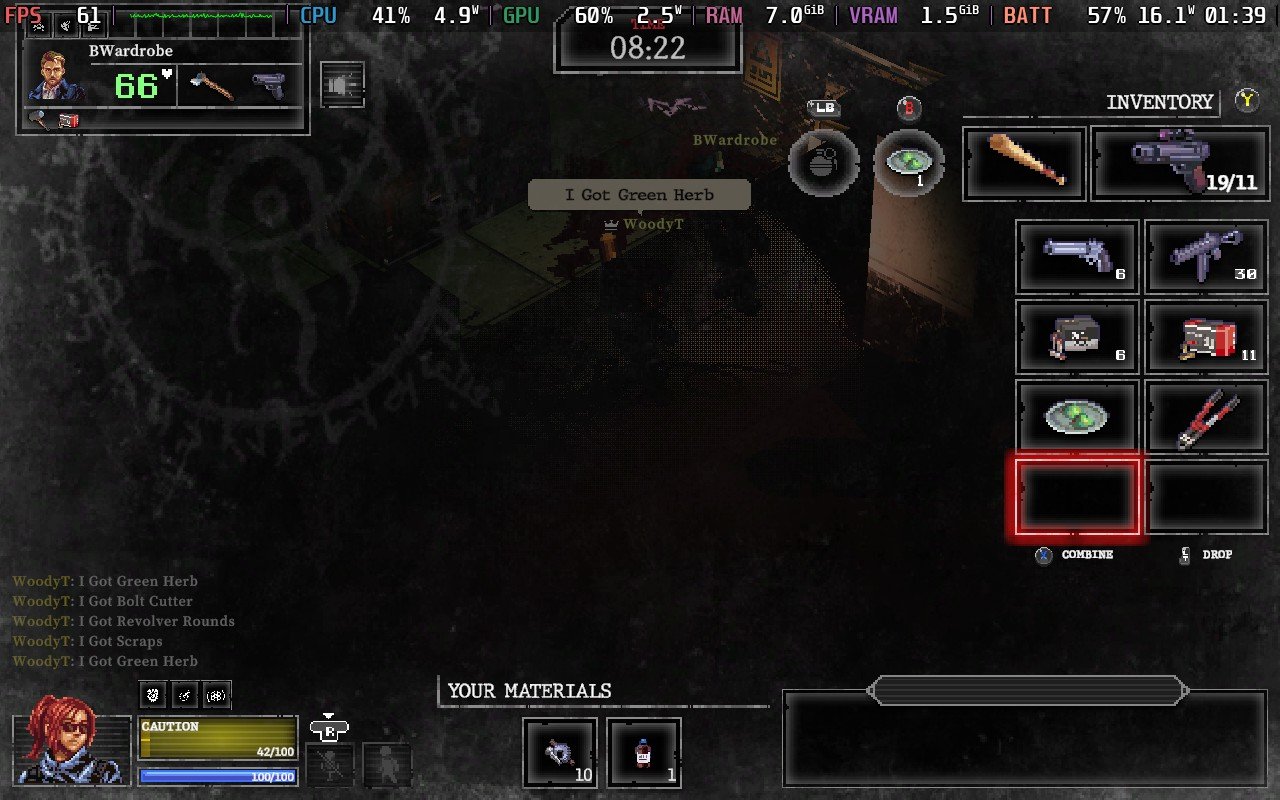Choose the revolver in inventory
Image resolution: width=1280 pixels, height=800 pixels.
[x=1077, y=257]
